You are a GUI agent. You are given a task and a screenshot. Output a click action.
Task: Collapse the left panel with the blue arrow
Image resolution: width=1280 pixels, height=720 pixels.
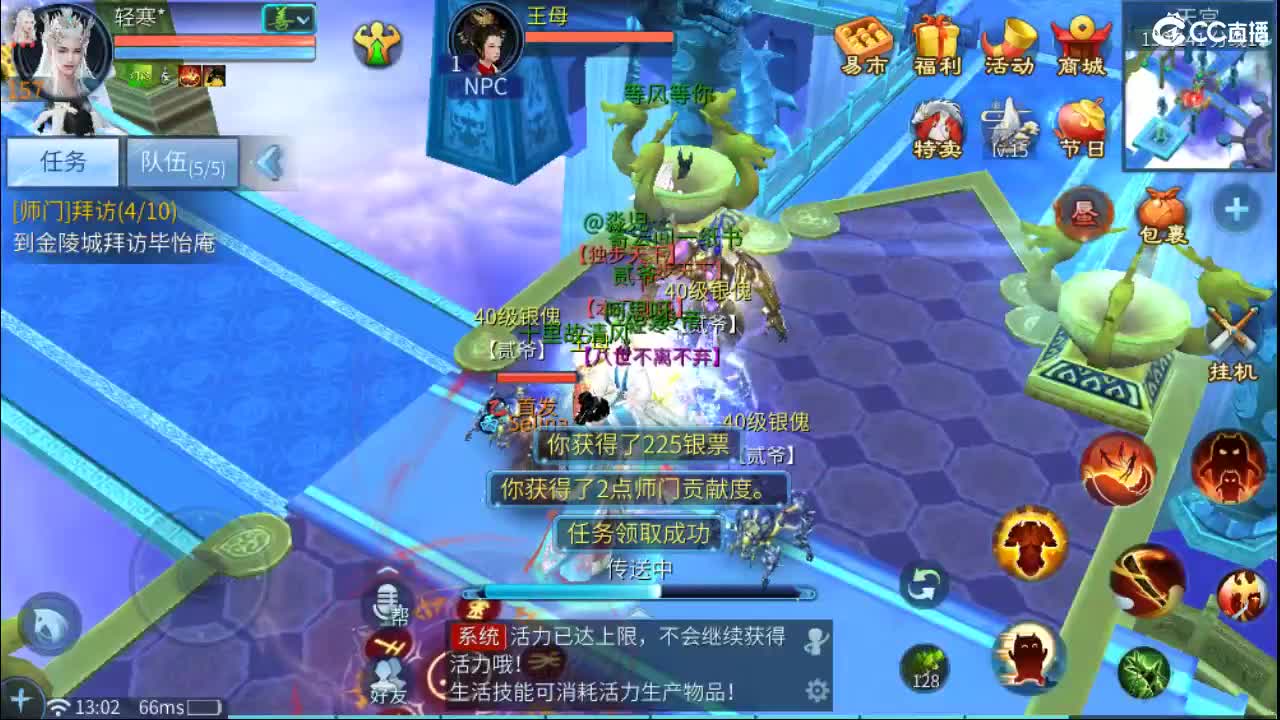tap(266, 164)
